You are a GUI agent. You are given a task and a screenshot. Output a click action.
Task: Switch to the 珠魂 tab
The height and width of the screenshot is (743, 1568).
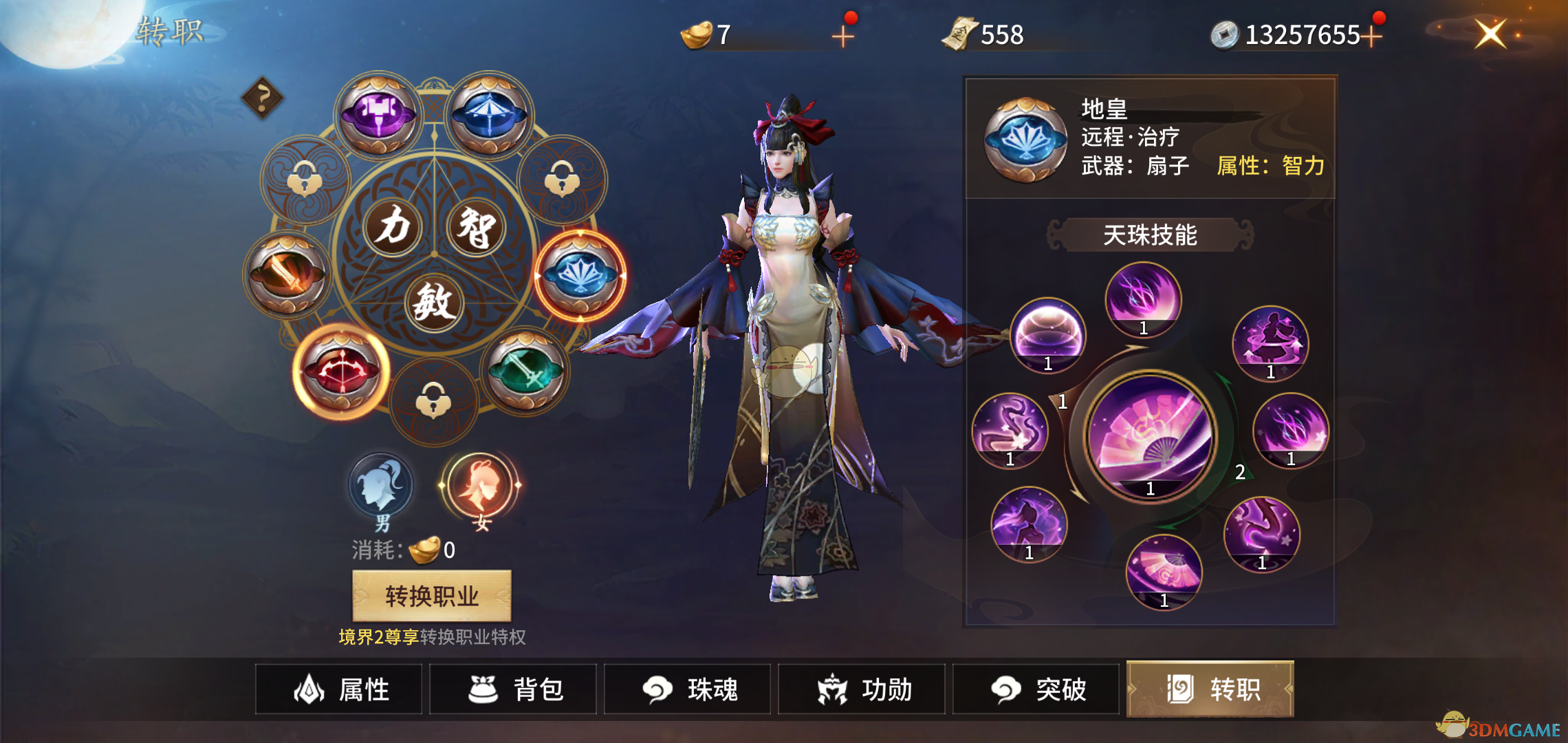pos(686,690)
